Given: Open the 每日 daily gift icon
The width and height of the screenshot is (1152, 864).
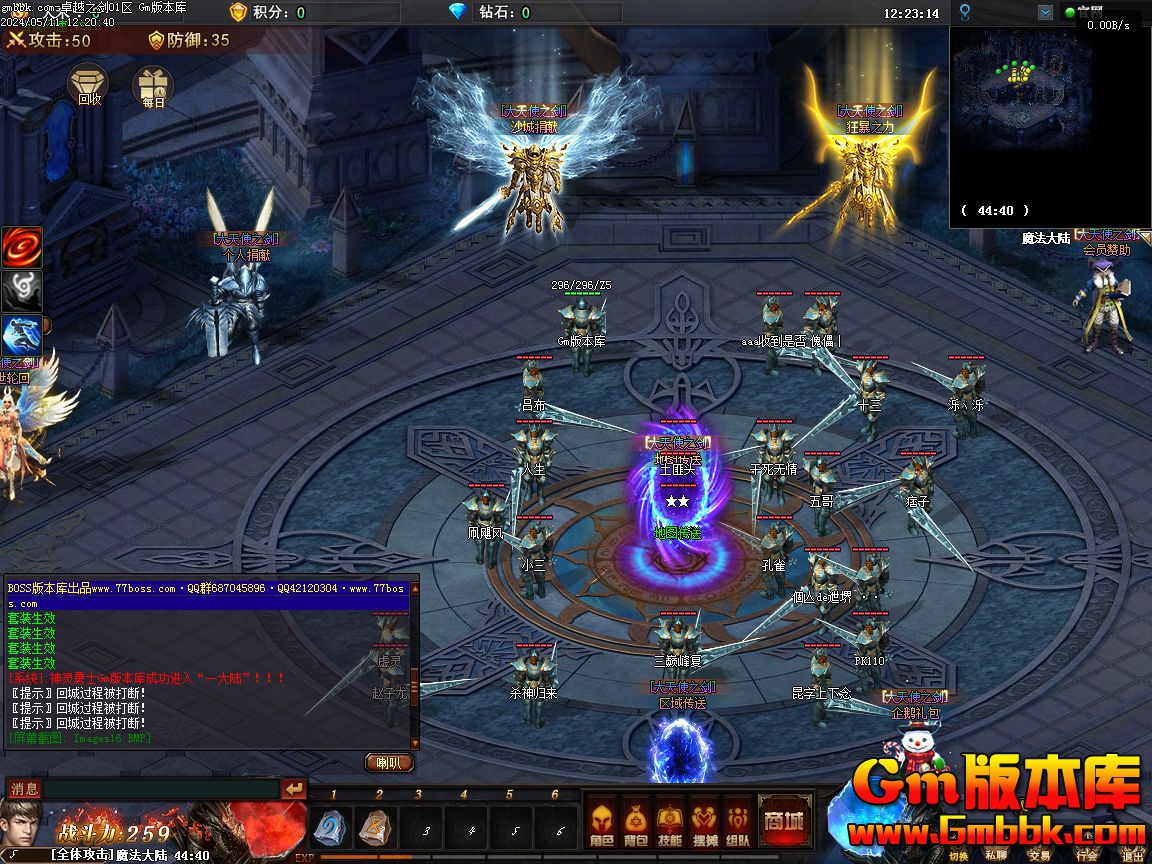Looking at the screenshot, I should tap(153, 87).
